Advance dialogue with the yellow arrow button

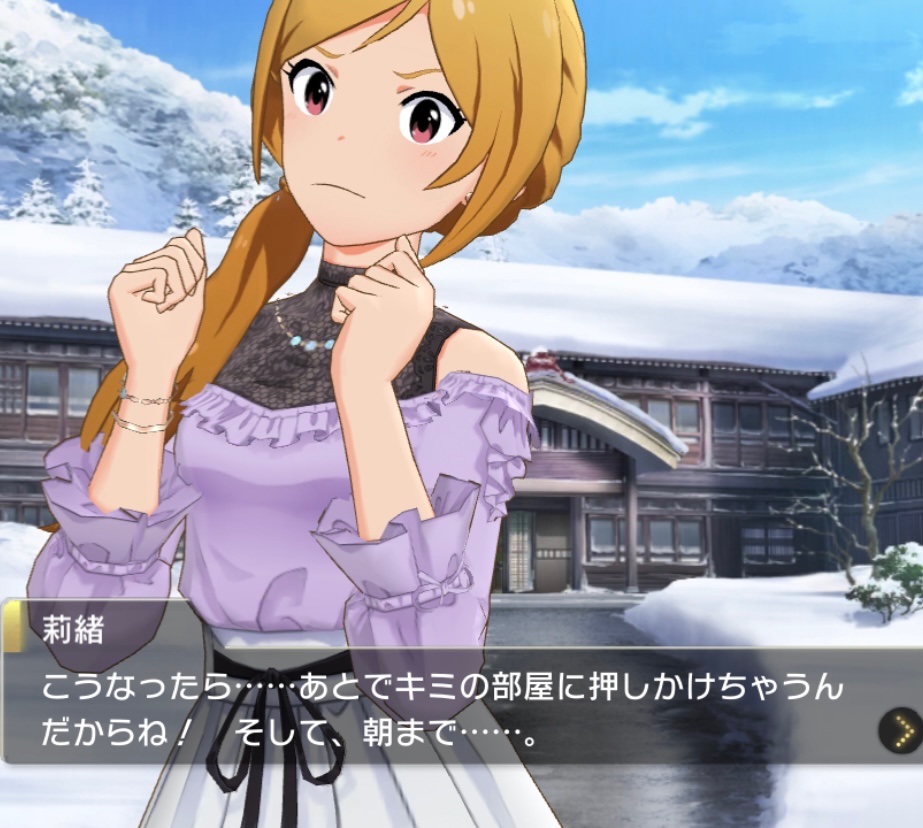(901, 732)
